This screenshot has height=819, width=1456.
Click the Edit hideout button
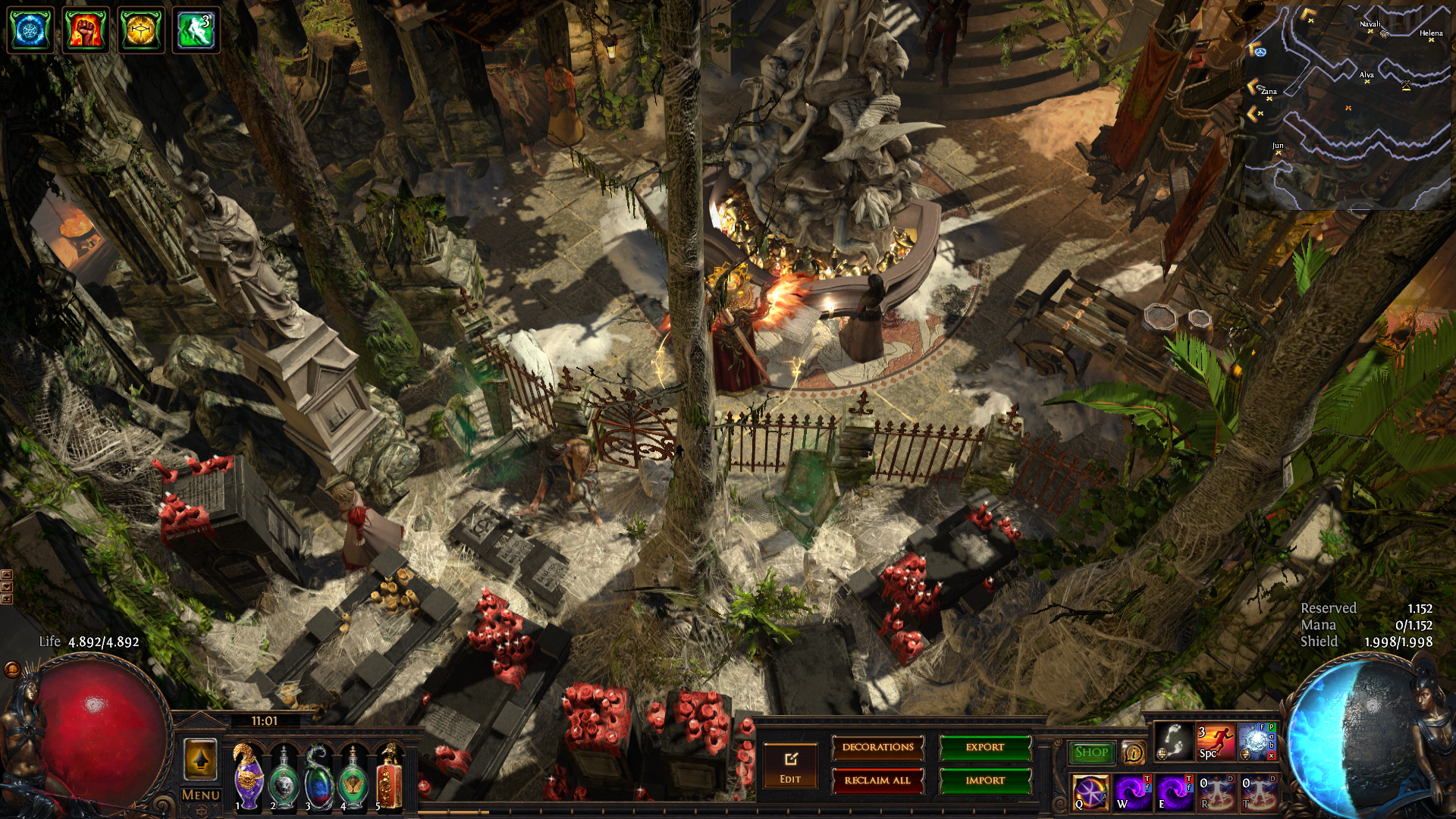790,766
